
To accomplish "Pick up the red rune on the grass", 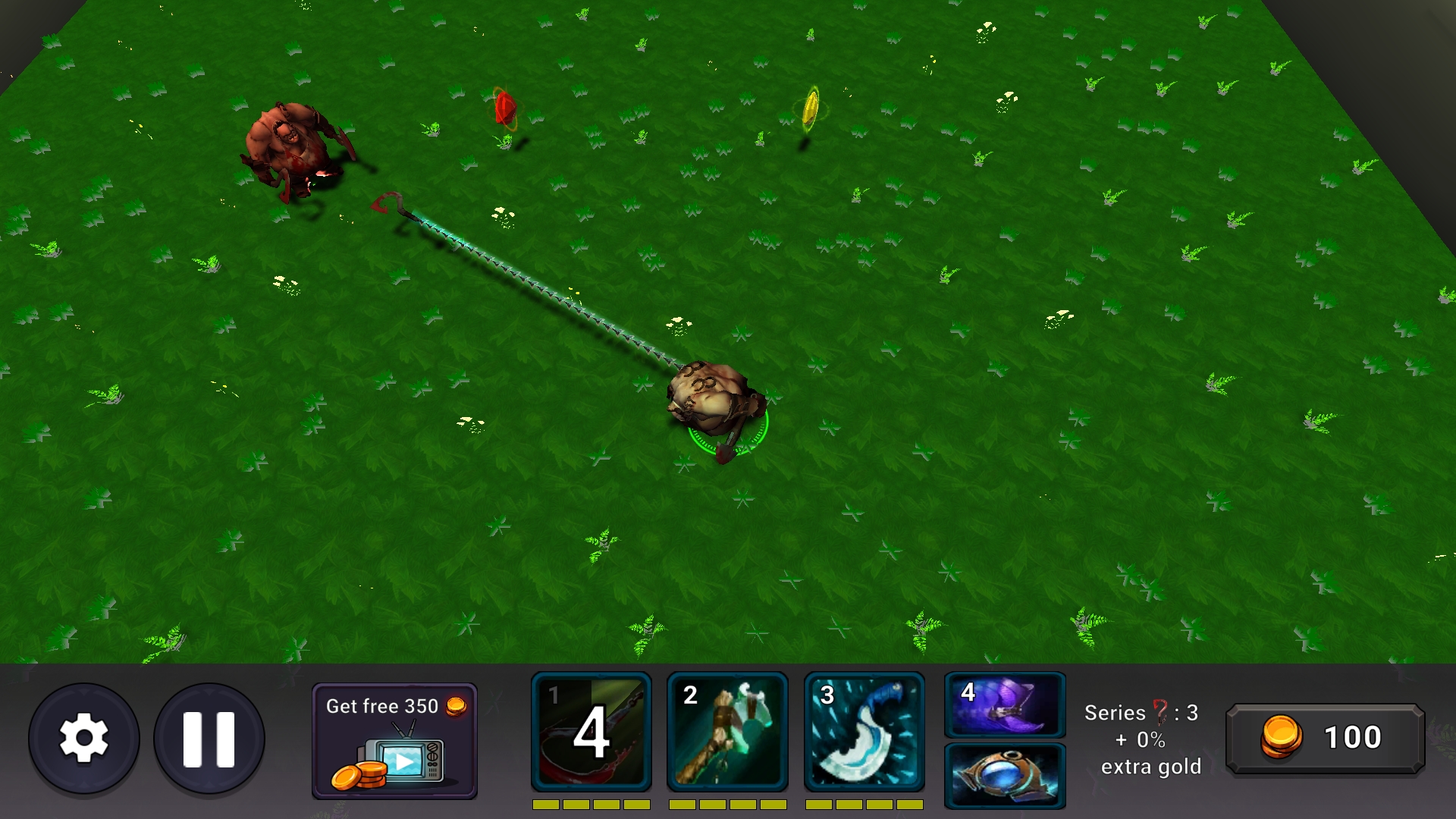I will [504, 110].
